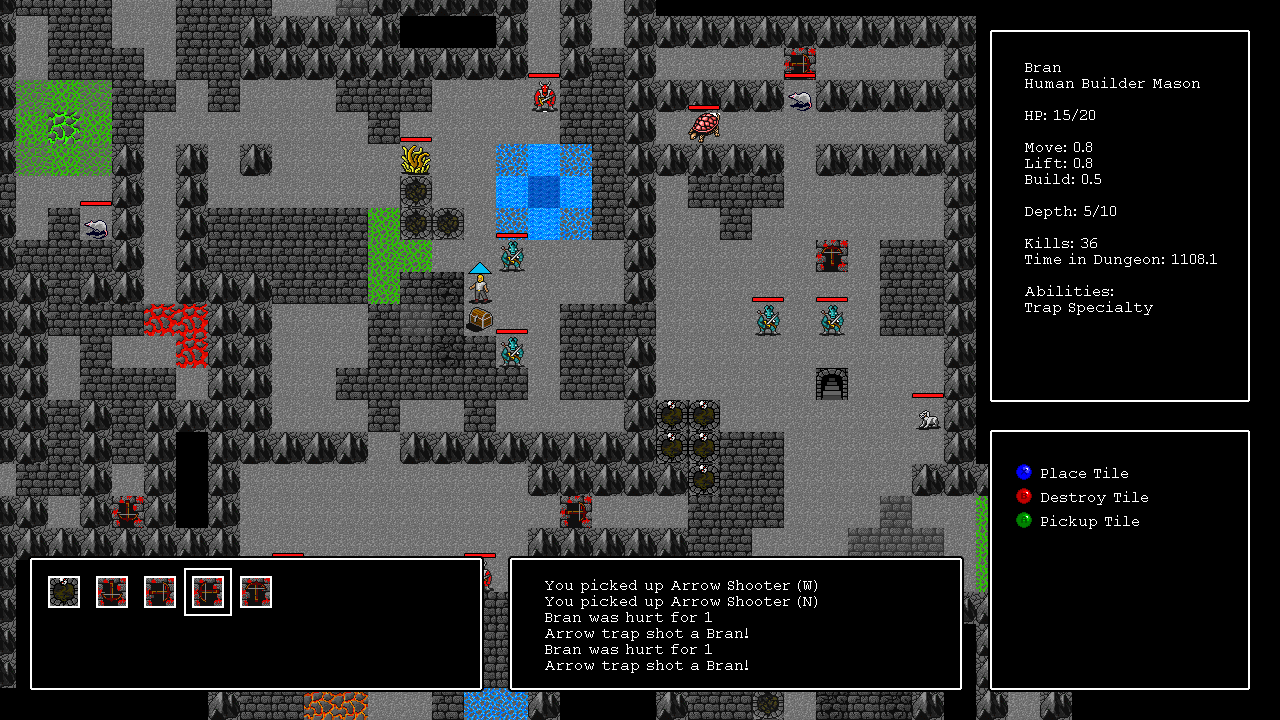Image resolution: width=1280 pixels, height=720 pixels.
Task: Click the highlighted left-facing Arrow Shooter slot
Action: coord(208,592)
